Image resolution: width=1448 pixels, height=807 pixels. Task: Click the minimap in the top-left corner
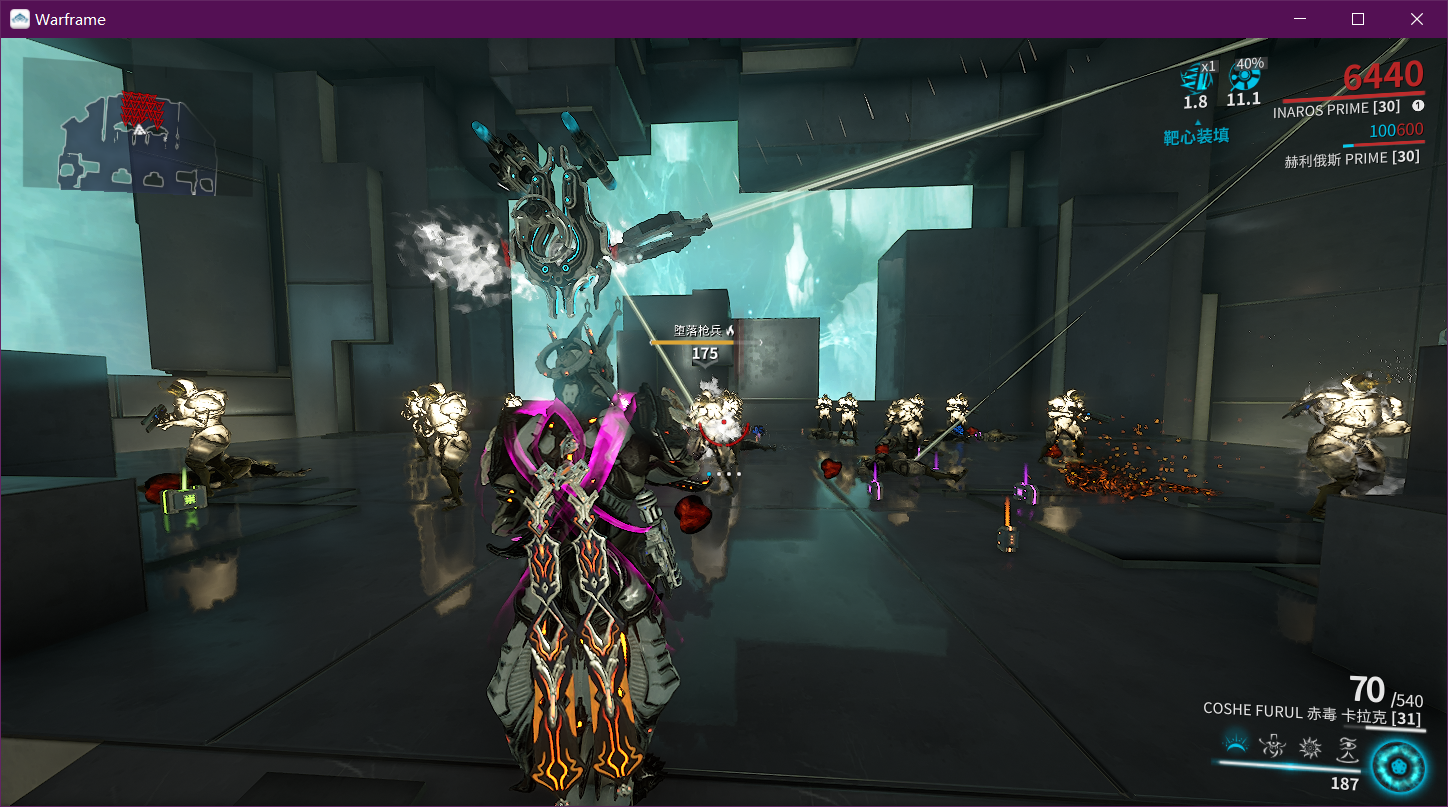click(x=135, y=140)
